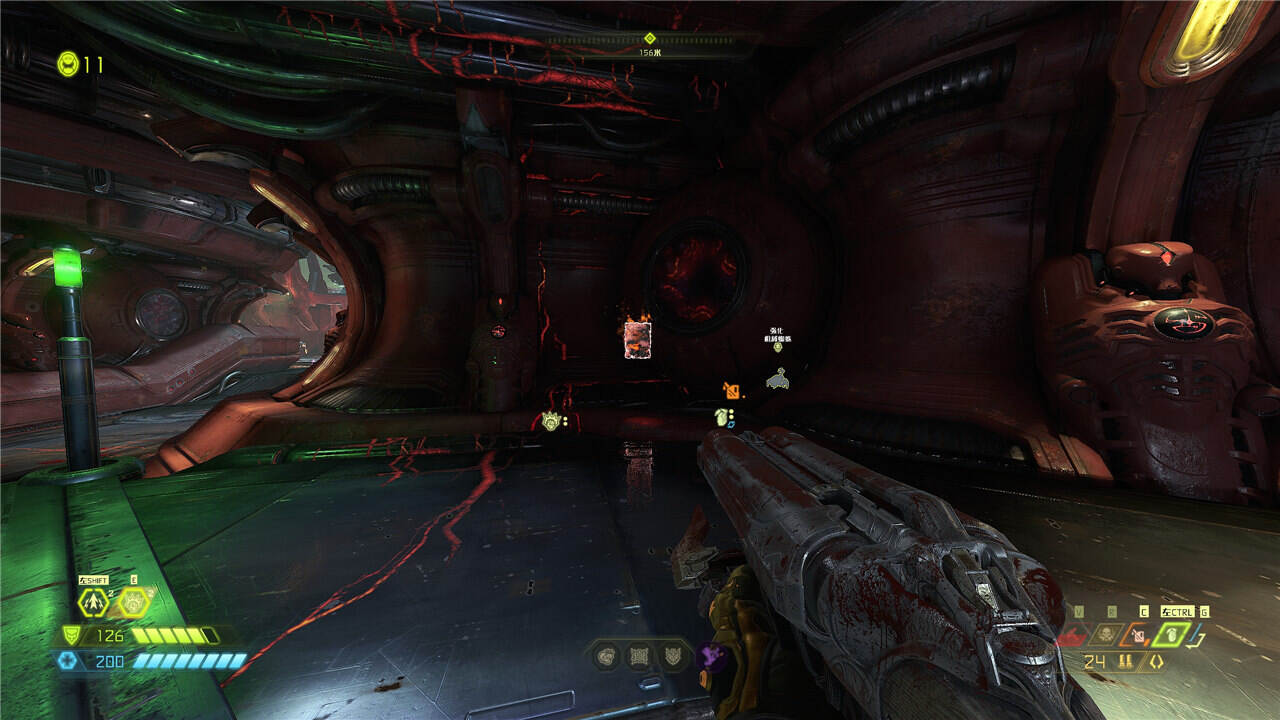Select the objective diamond on the compass
Viewport: 1280px width, 720px height.
point(649,38)
